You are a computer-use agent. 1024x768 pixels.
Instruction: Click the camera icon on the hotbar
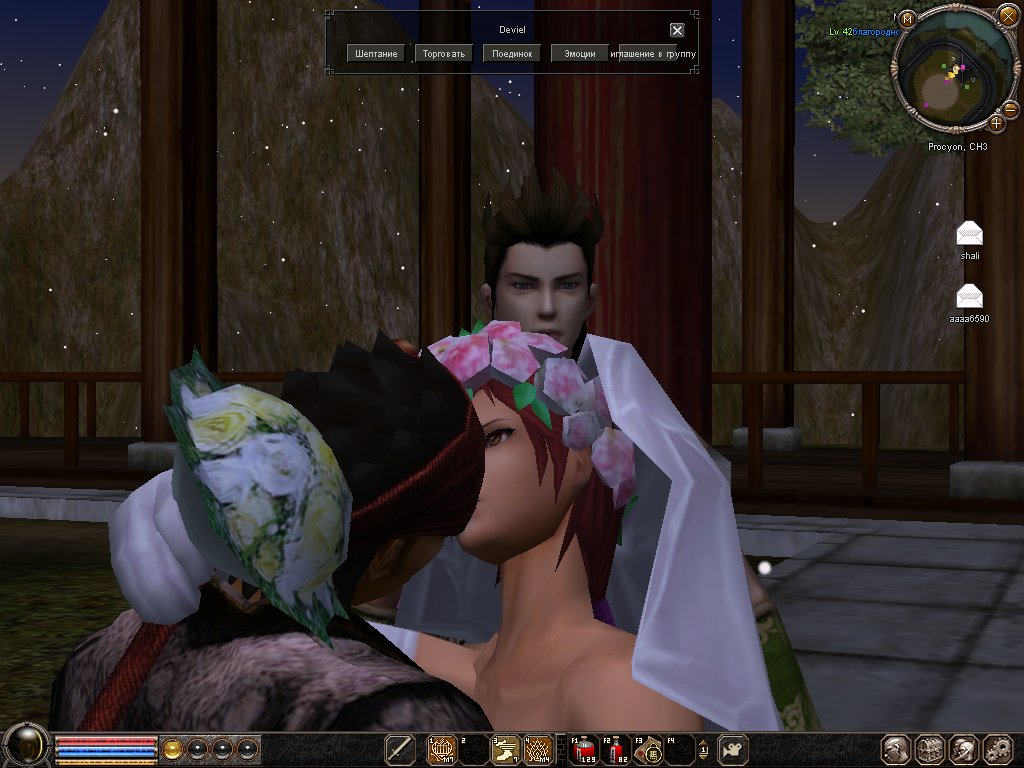click(x=734, y=748)
